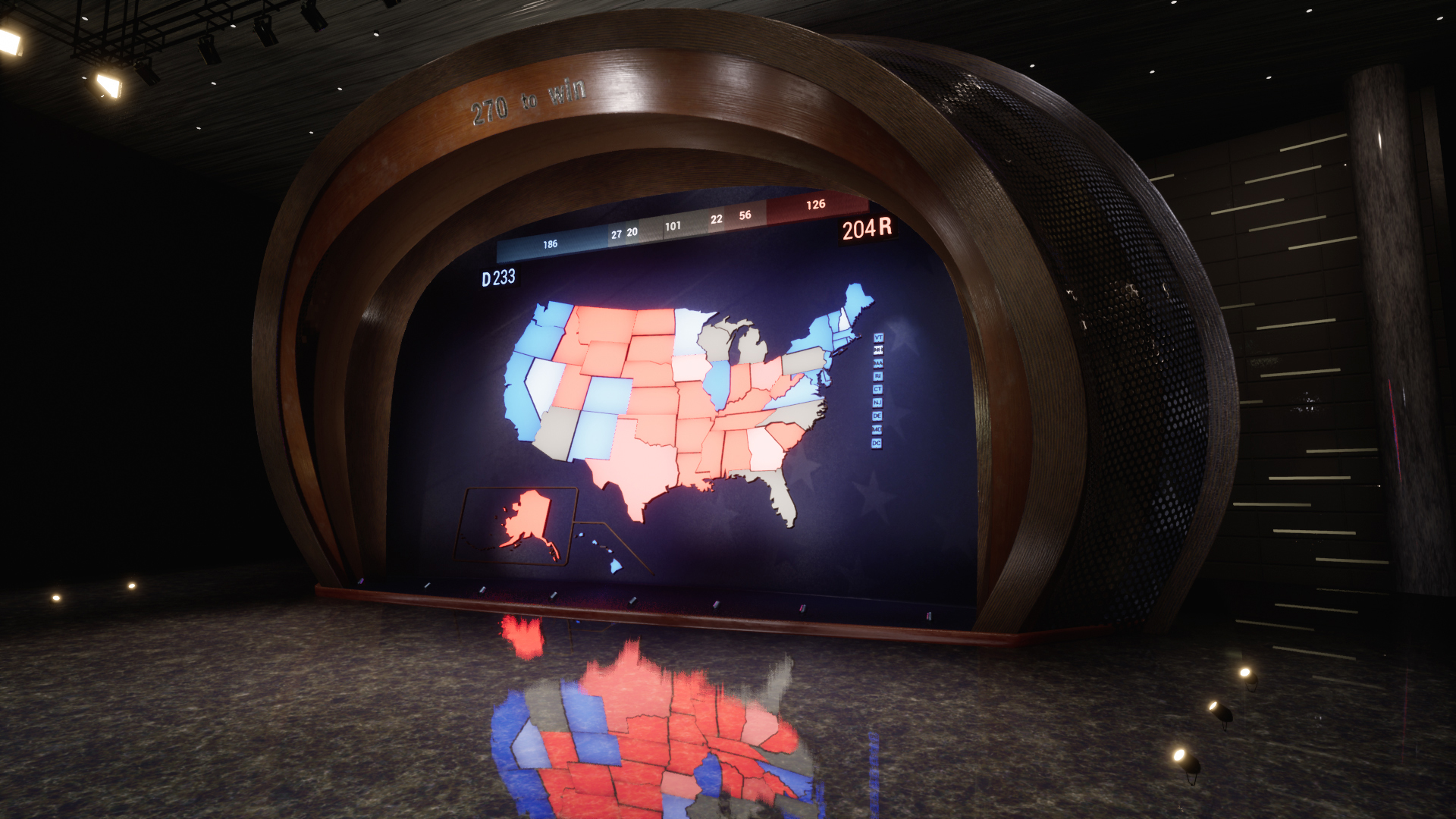Toggle the white NH state button

878,350
